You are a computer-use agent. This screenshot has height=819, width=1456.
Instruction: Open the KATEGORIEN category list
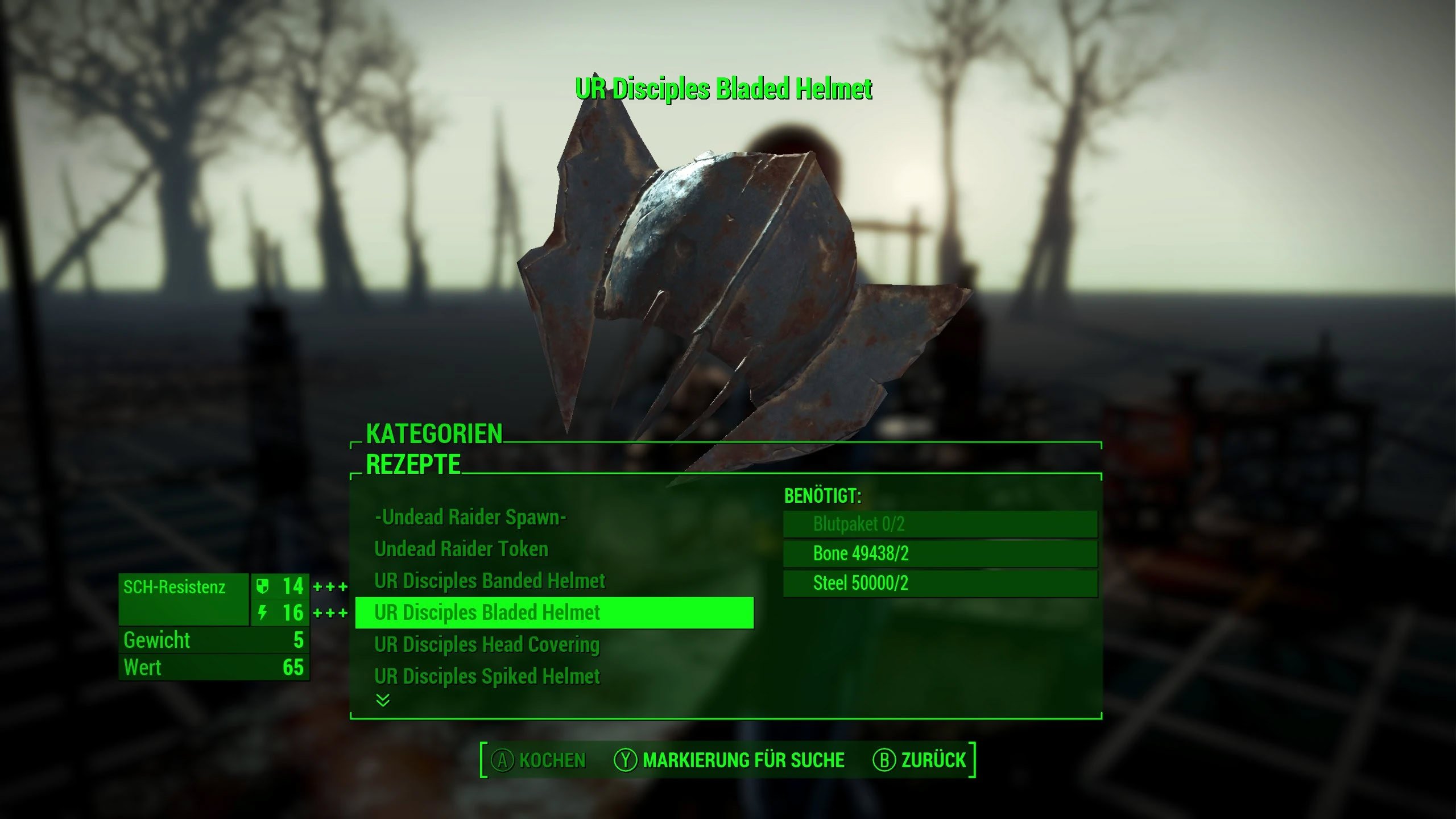point(434,434)
